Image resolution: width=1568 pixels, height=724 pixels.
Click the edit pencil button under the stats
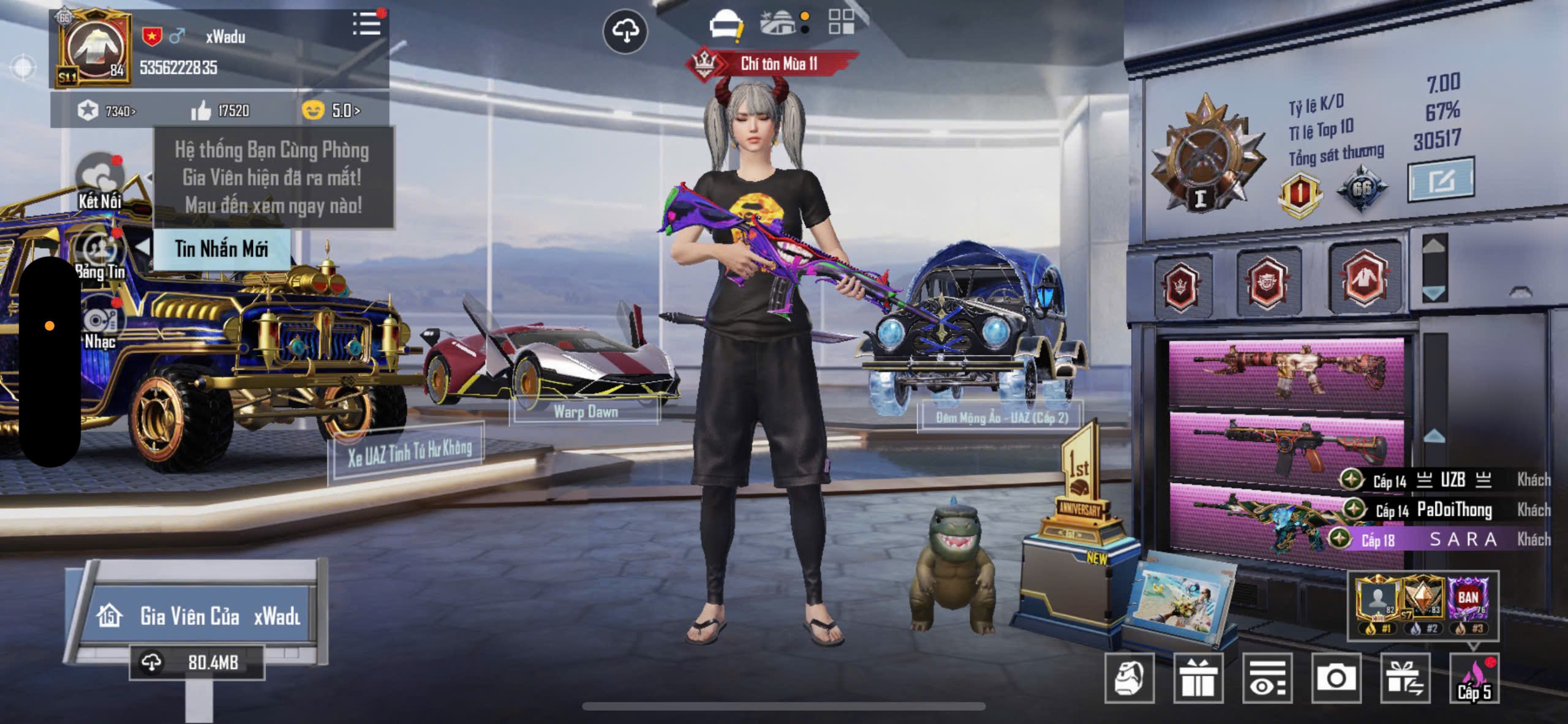[x=1441, y=180]
